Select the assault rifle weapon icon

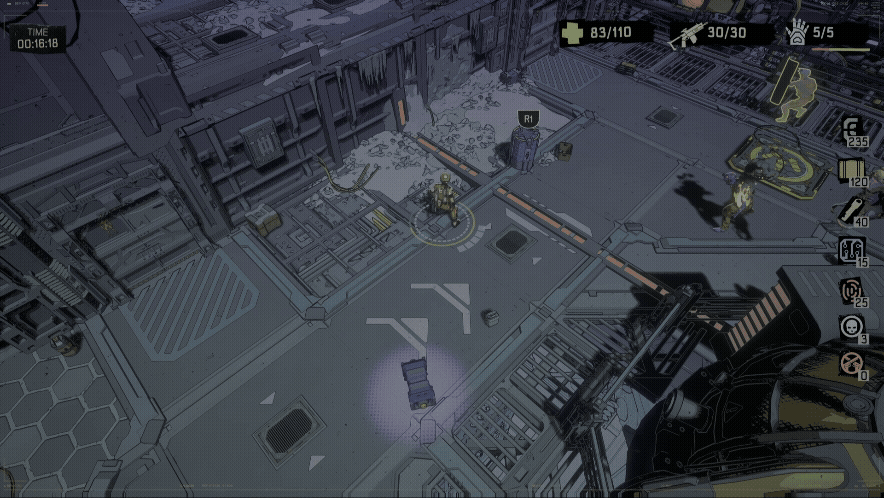pos(691,34)
